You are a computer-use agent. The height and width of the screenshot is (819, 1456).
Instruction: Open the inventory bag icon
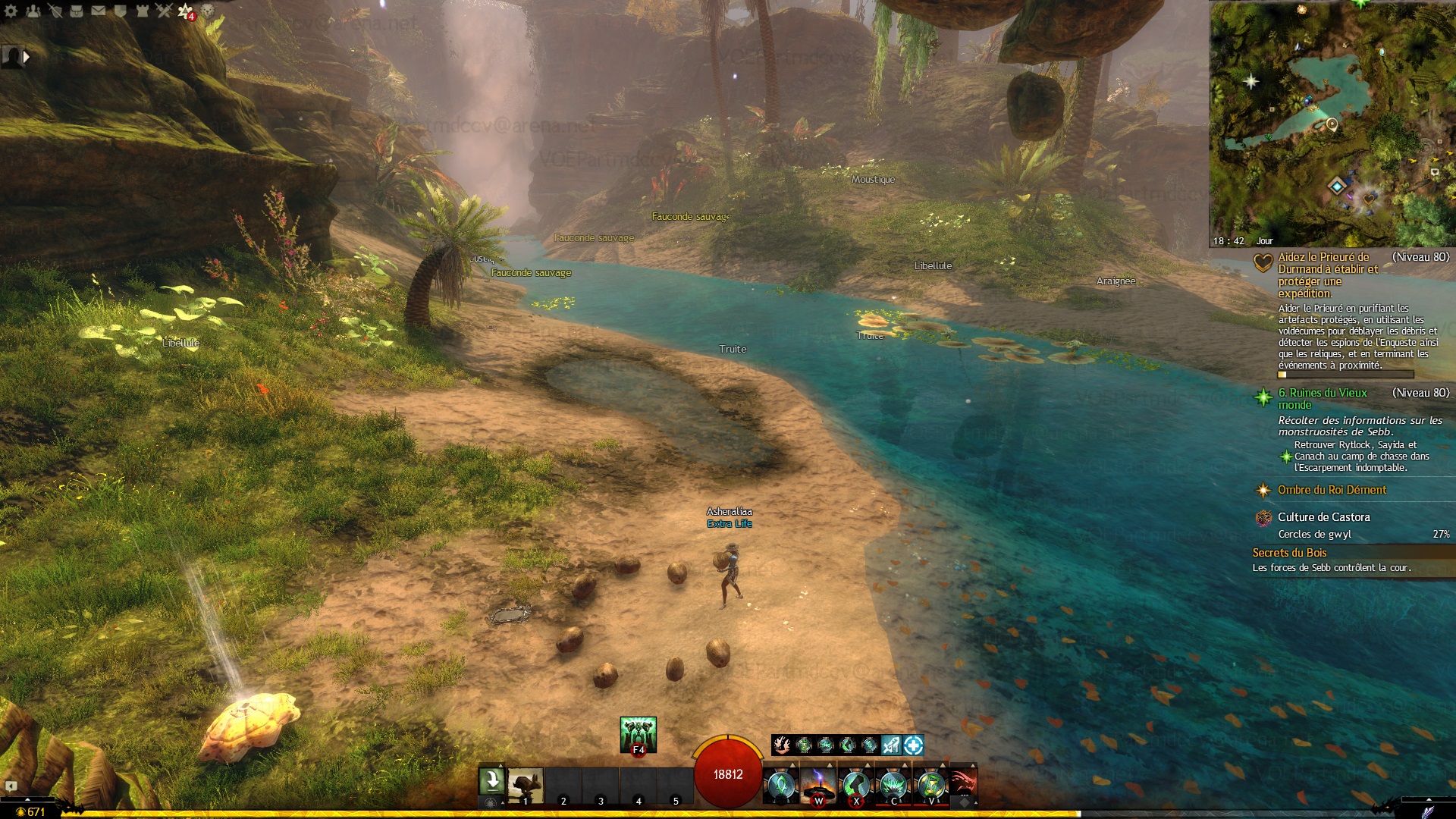77,11
